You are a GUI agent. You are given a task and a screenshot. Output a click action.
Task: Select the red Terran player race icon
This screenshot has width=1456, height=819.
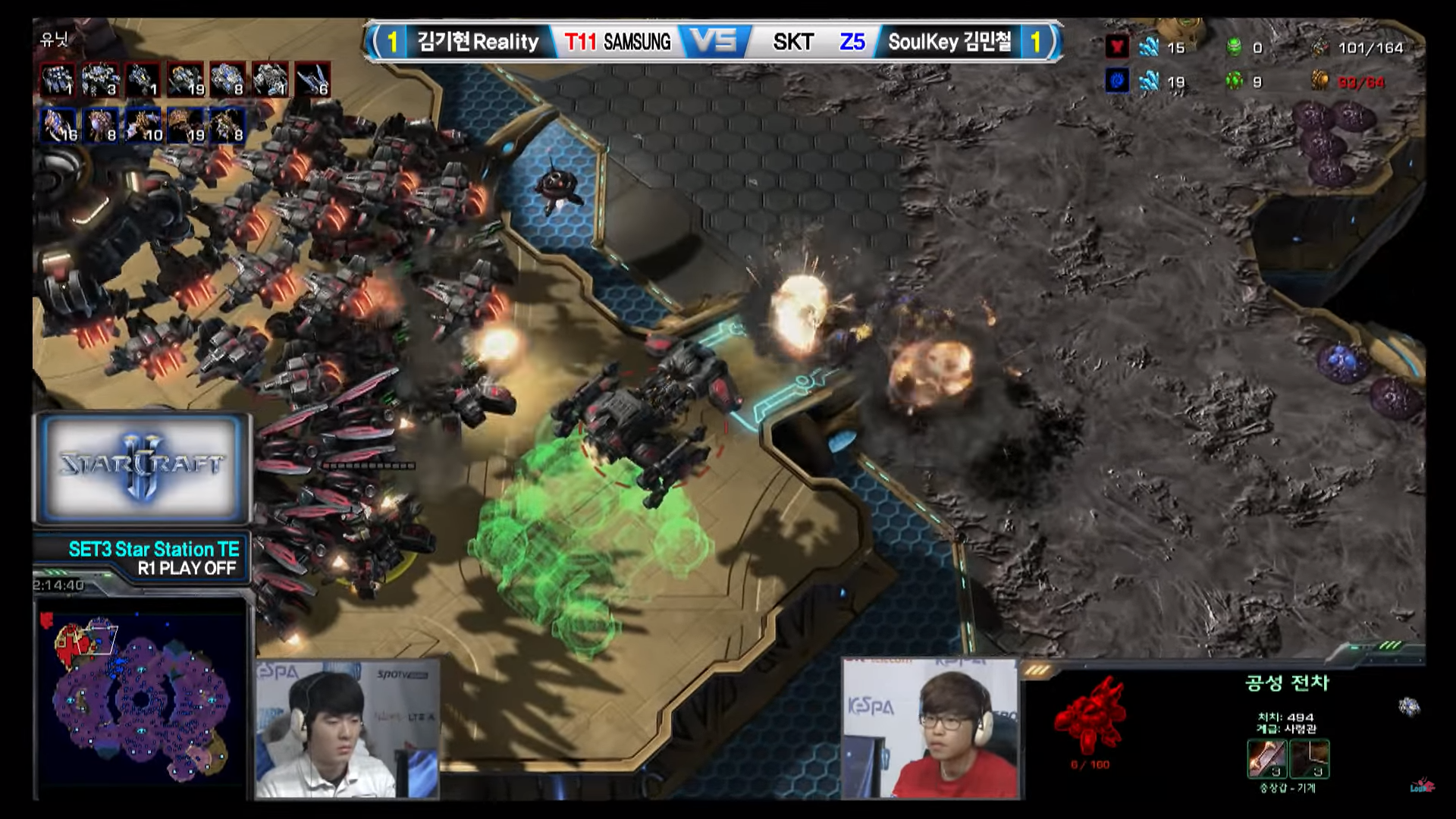(x=1116, y=47)
